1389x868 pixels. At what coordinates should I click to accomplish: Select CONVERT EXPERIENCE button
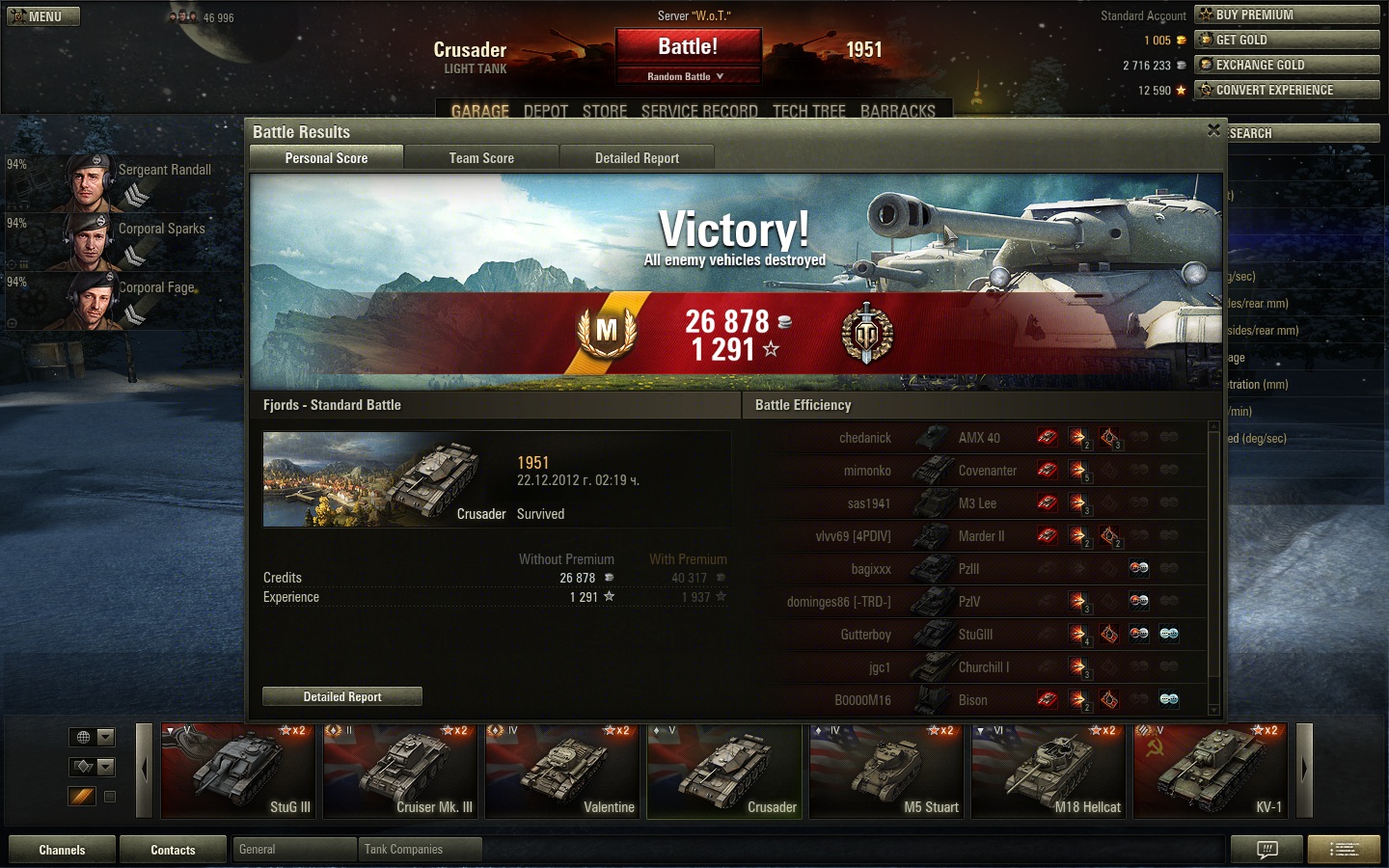tap(1287, 90)
